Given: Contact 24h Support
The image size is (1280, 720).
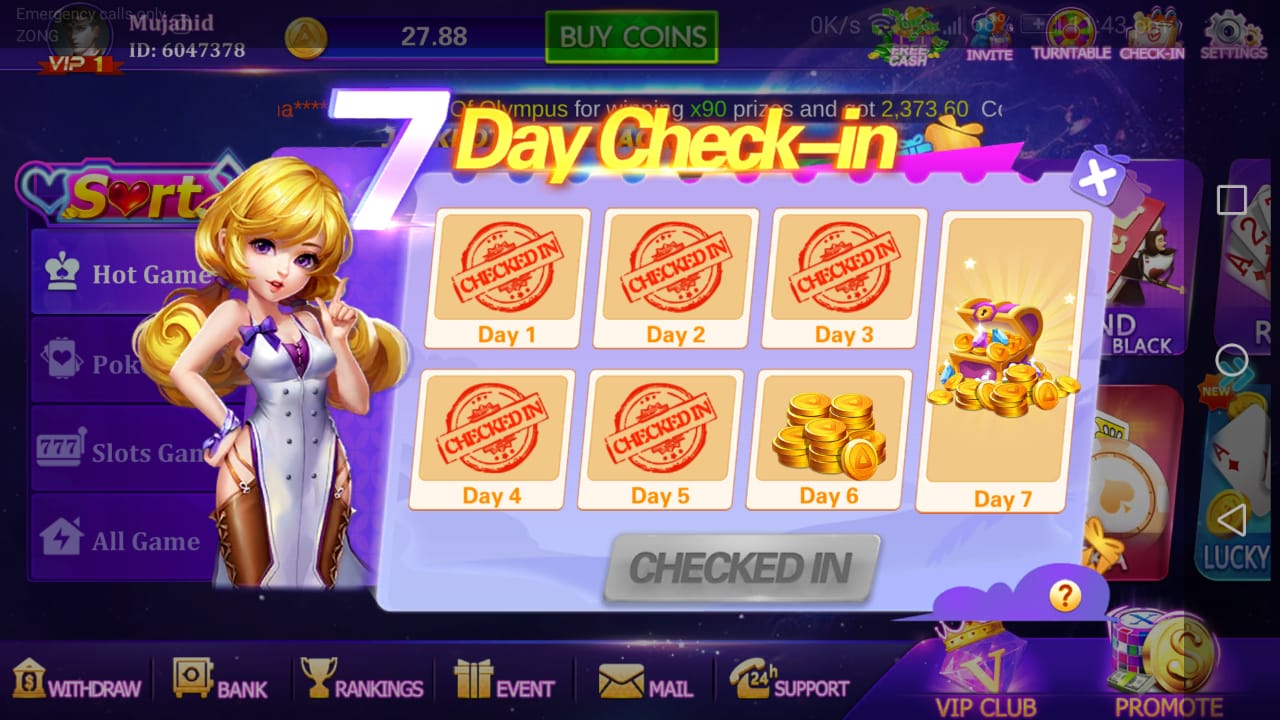Looking at the screenshot, I should pos(789,680).
